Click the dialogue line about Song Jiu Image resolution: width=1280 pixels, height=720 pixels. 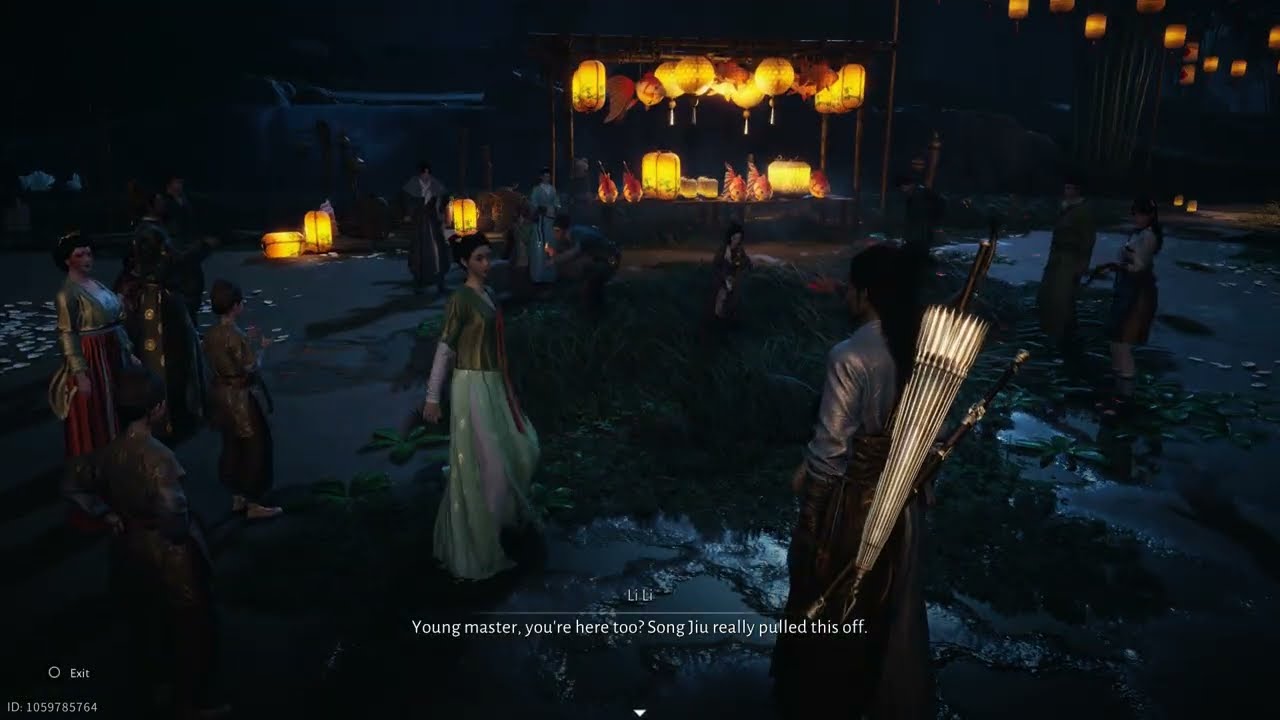pos(640,627)
